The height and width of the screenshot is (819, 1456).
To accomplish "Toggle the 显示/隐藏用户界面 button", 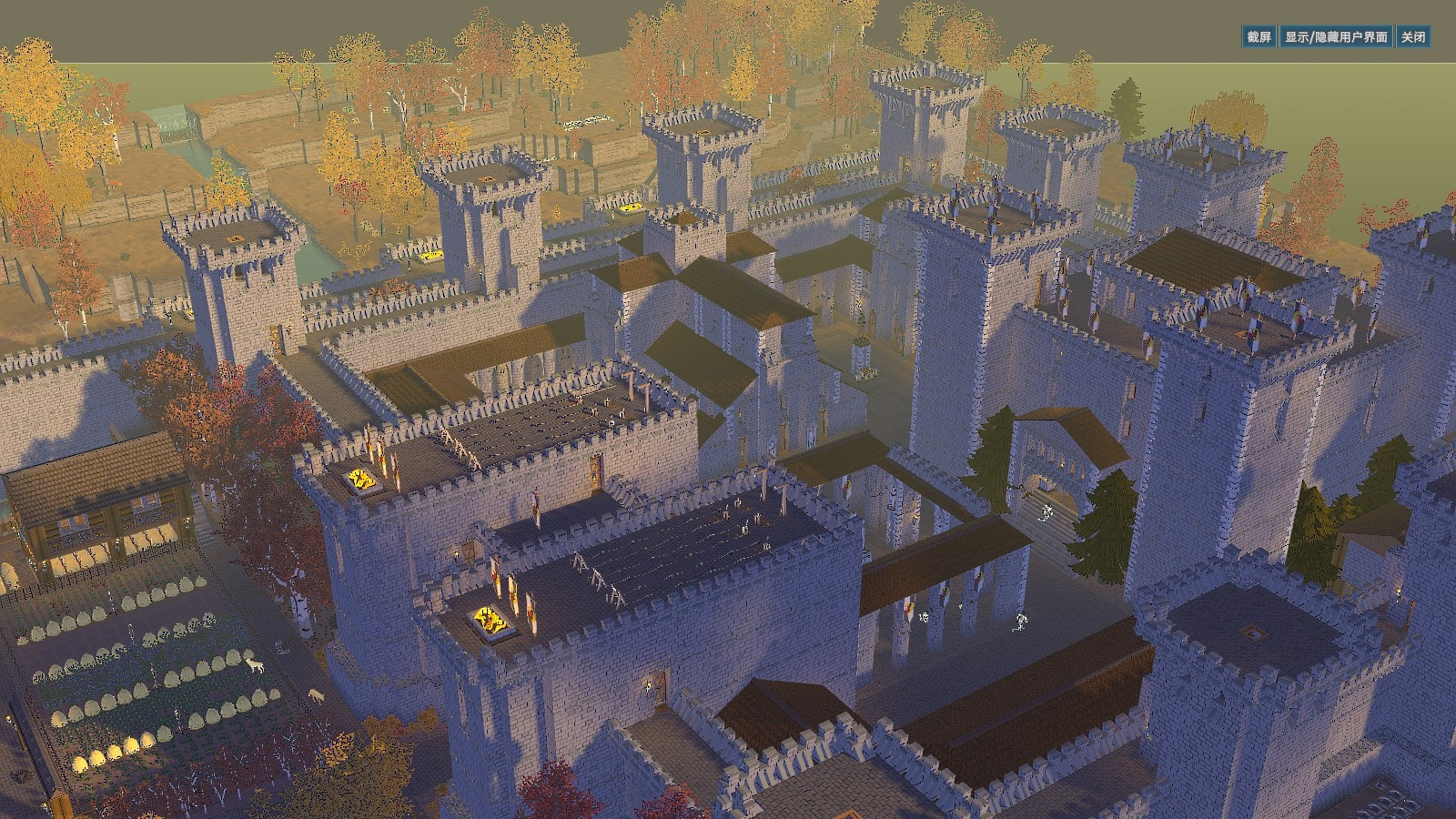I will pos(1336,37).
